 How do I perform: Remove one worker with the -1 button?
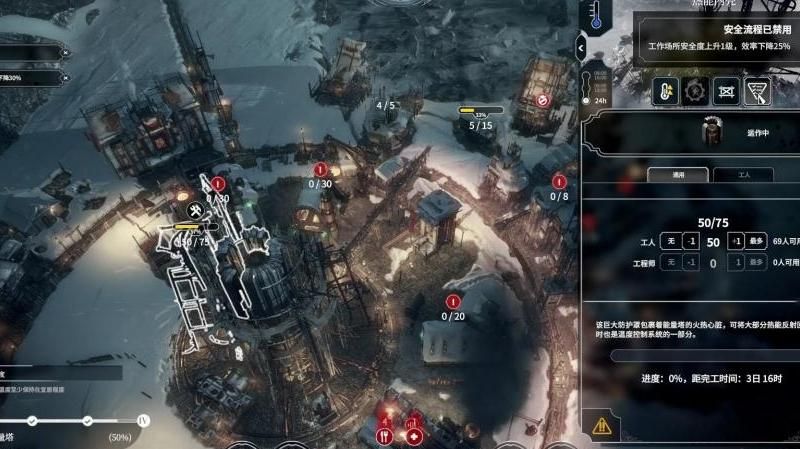[689, 243]
